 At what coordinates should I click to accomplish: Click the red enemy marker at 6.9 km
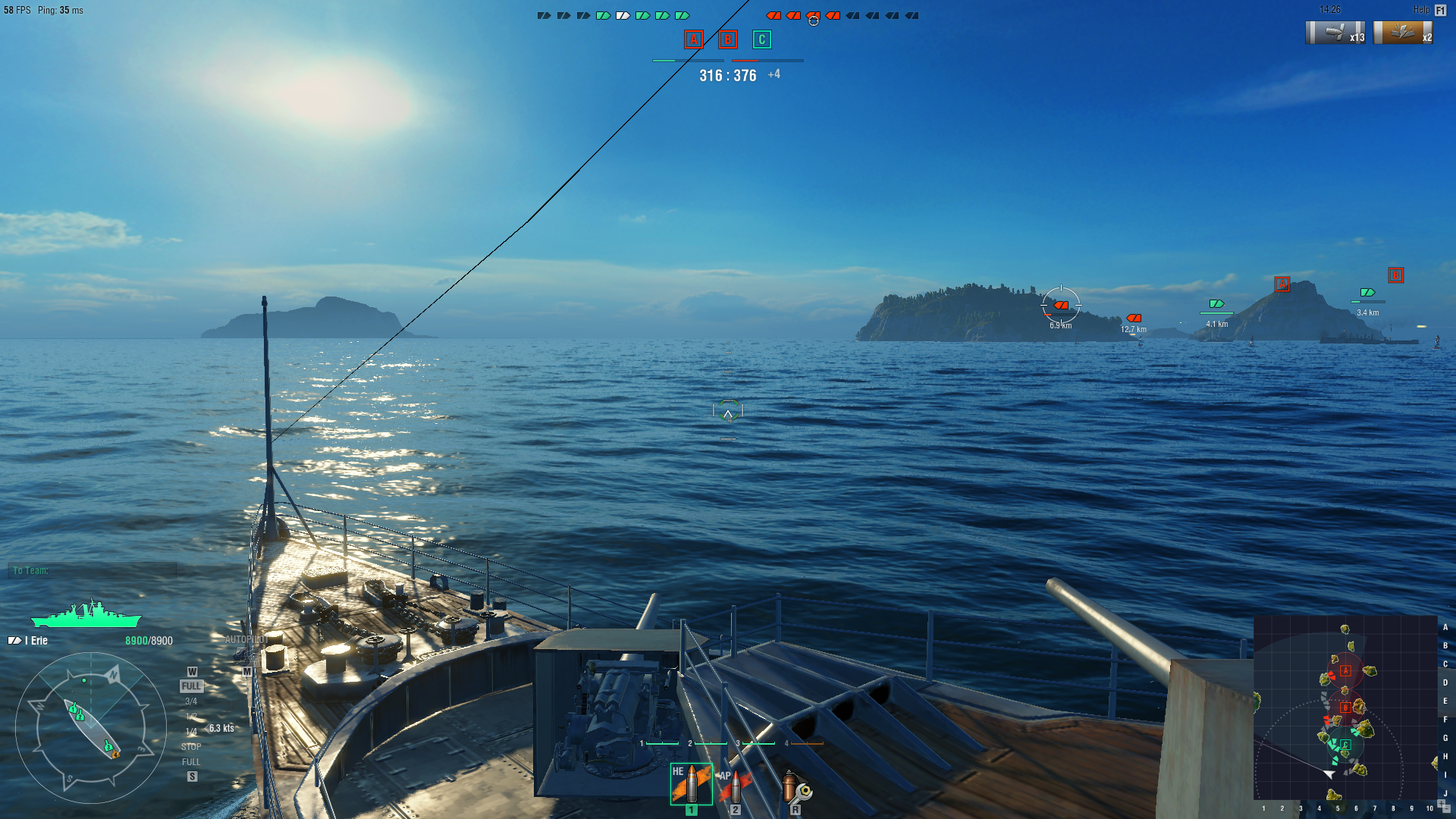point(1061,306)
